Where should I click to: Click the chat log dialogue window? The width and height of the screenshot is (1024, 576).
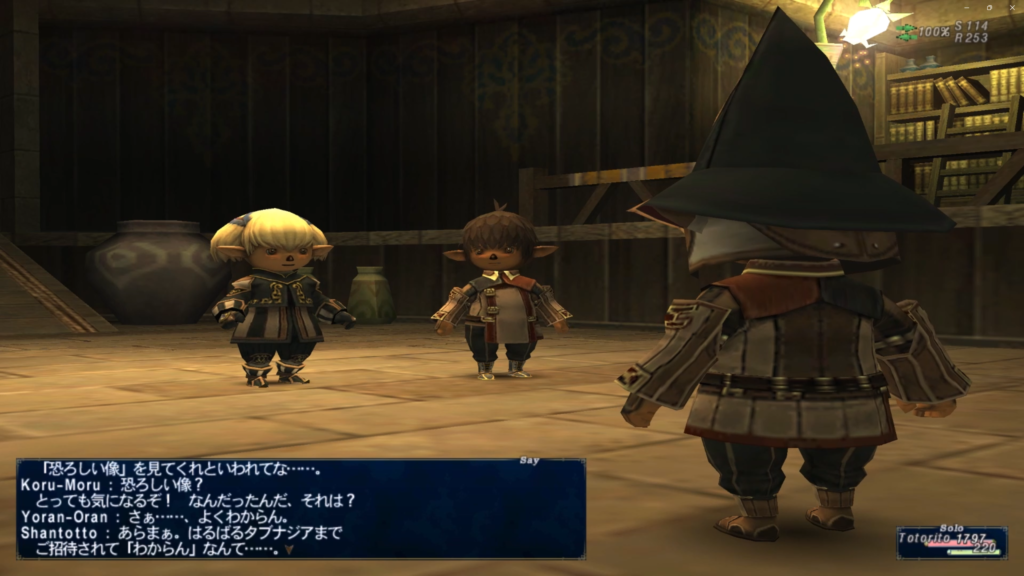pyautogui.click(x=300, y=508)
